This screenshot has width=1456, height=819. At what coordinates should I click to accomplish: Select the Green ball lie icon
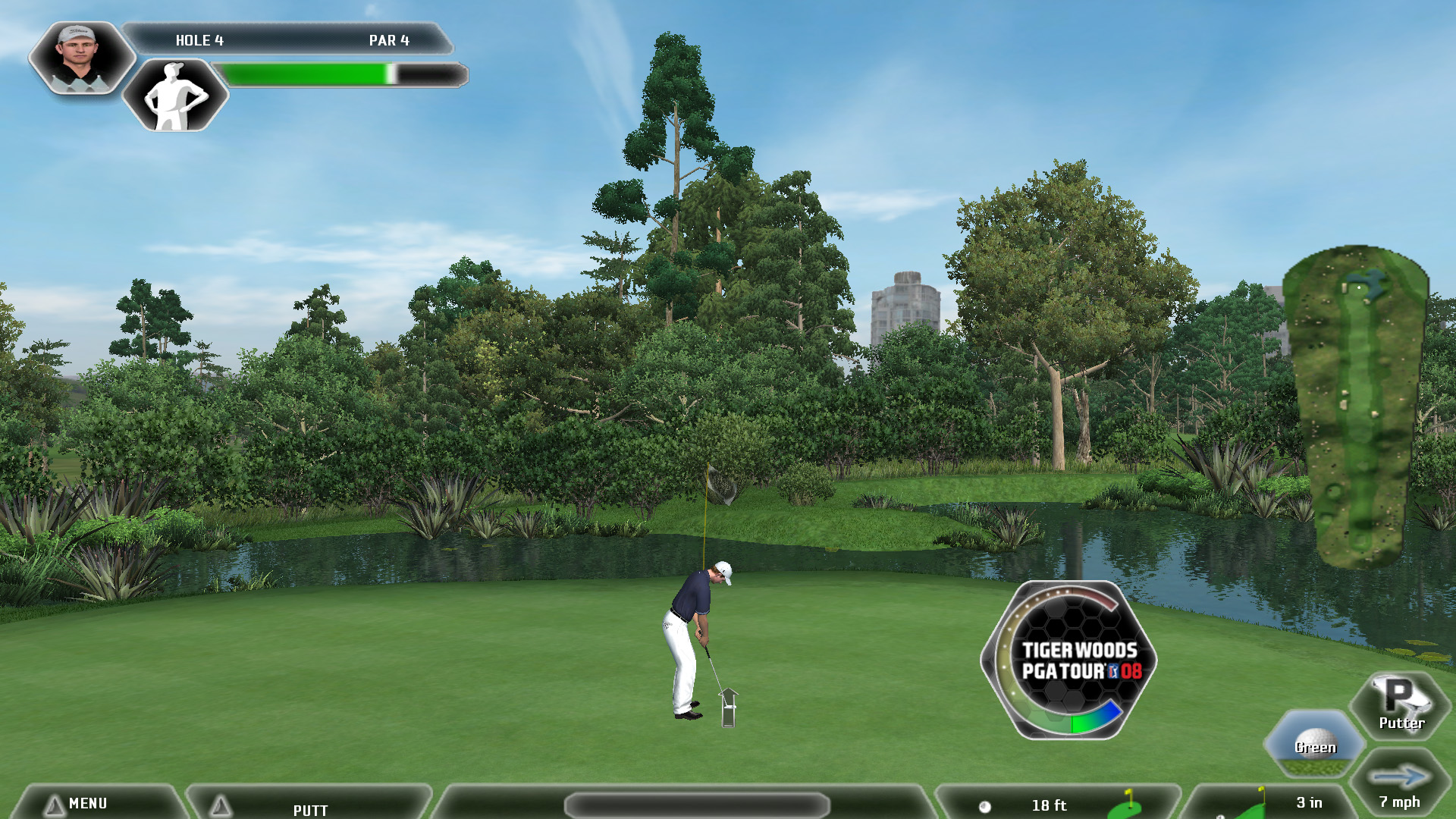click(x=1314, y=743)
